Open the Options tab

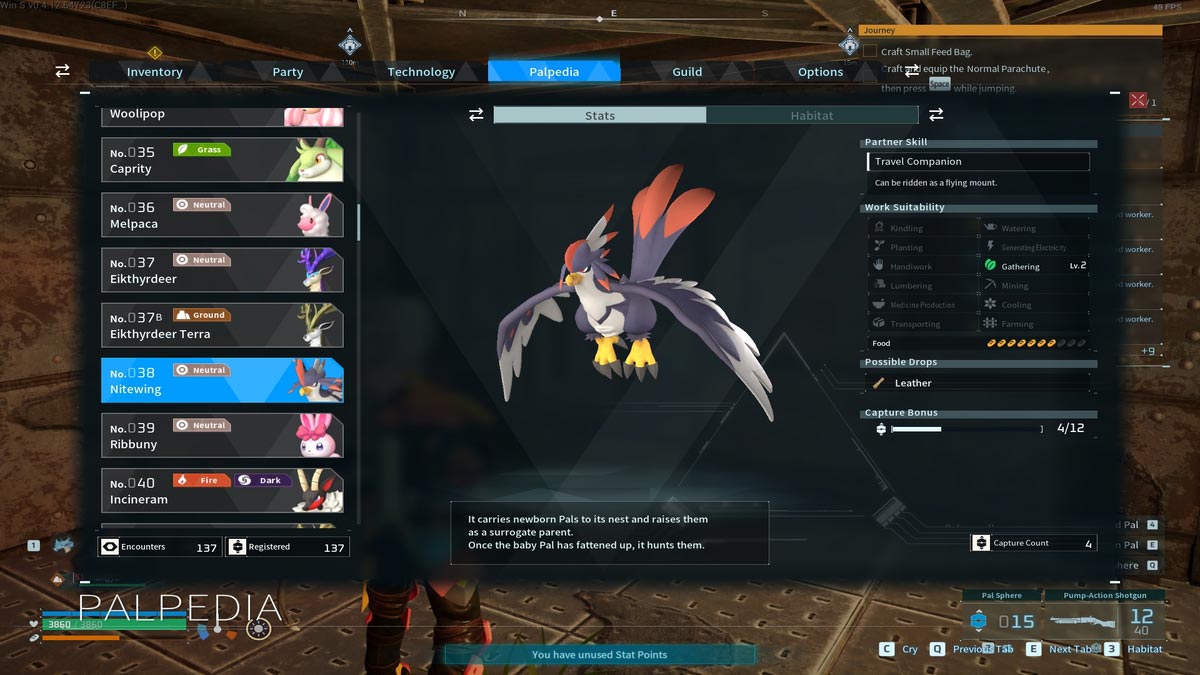point(820,72)
